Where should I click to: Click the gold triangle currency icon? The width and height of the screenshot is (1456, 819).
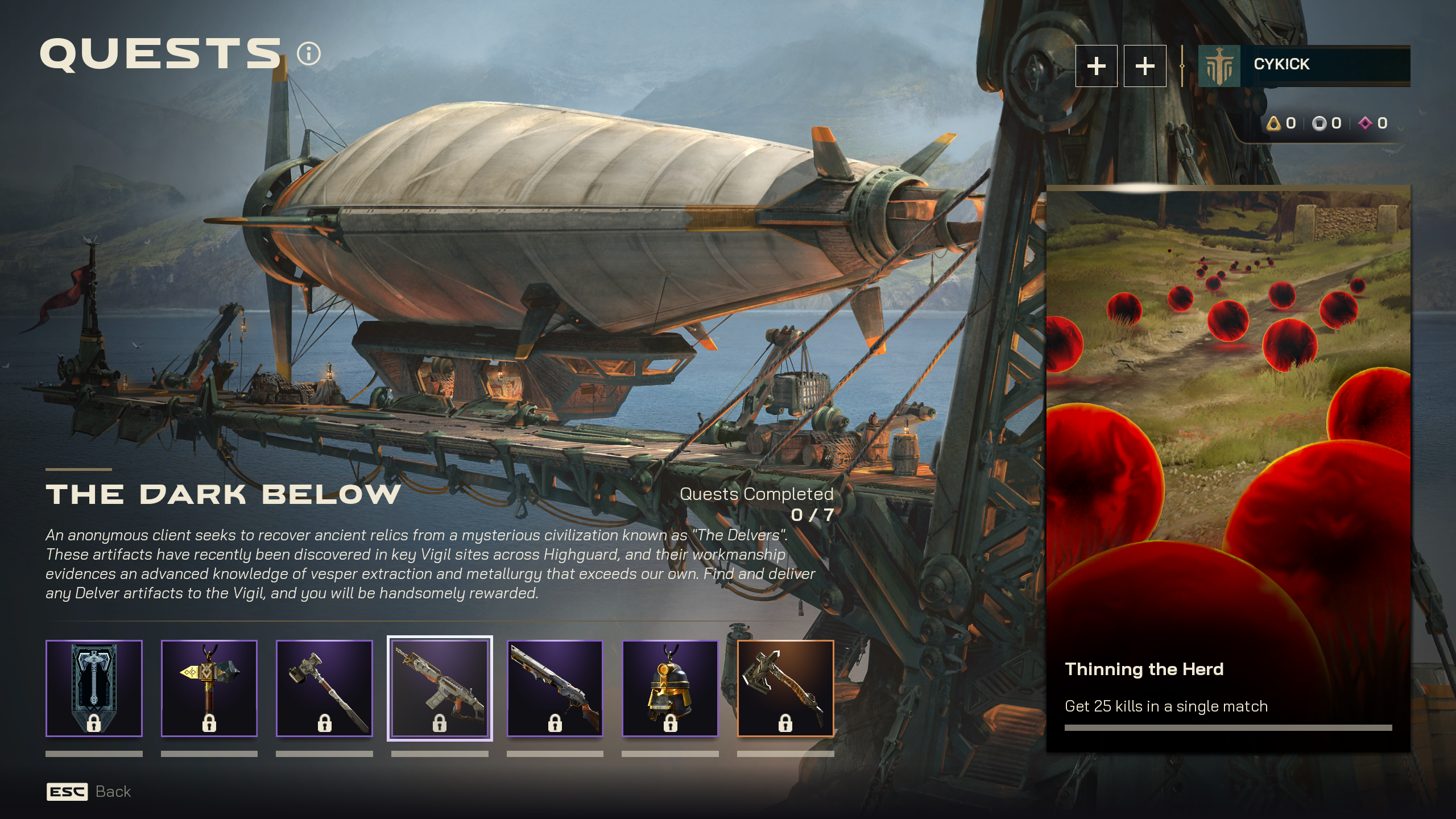coord(1273,122)
